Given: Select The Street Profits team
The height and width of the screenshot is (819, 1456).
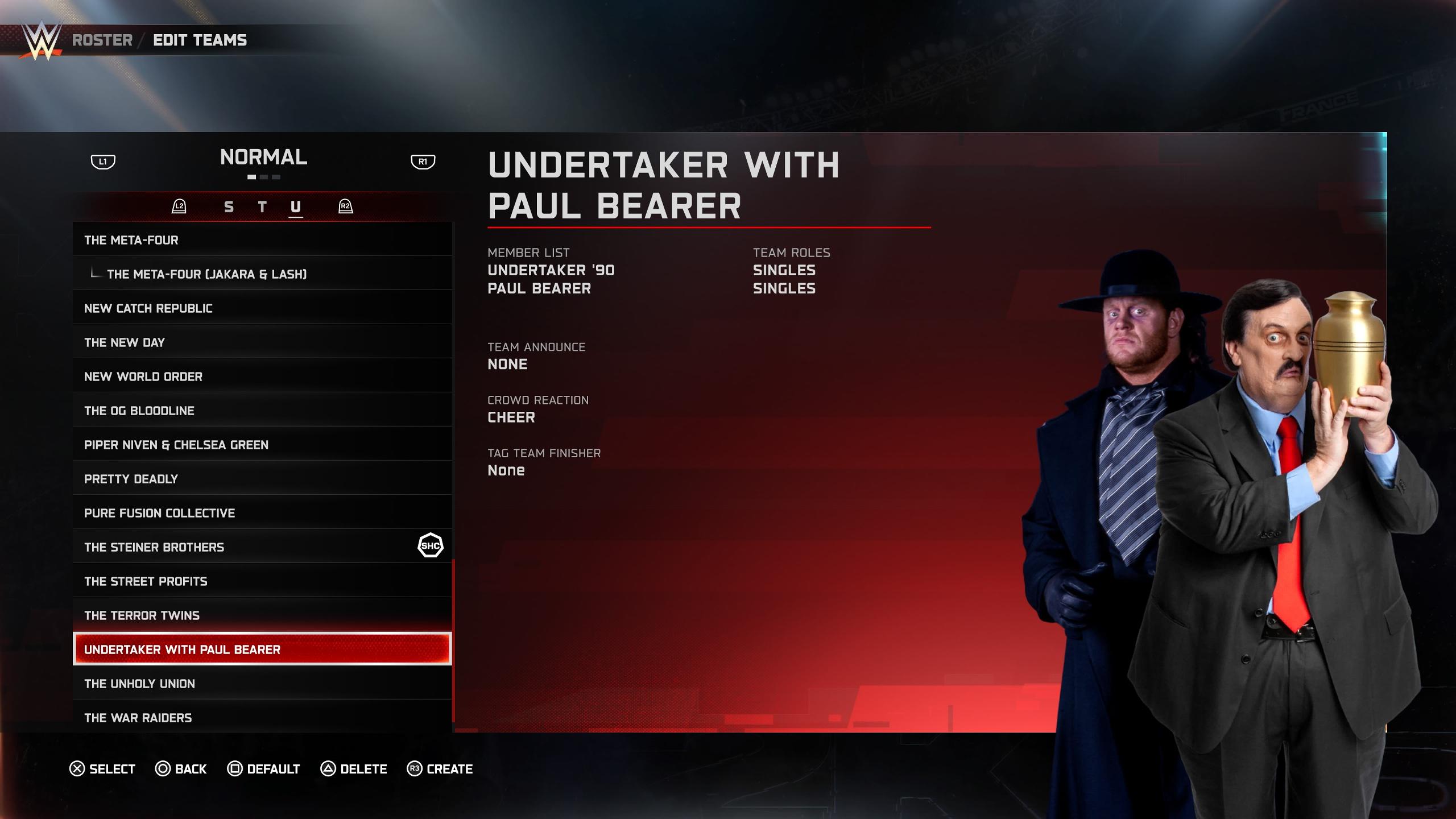Looking at the screenshot, I should 262,581.
